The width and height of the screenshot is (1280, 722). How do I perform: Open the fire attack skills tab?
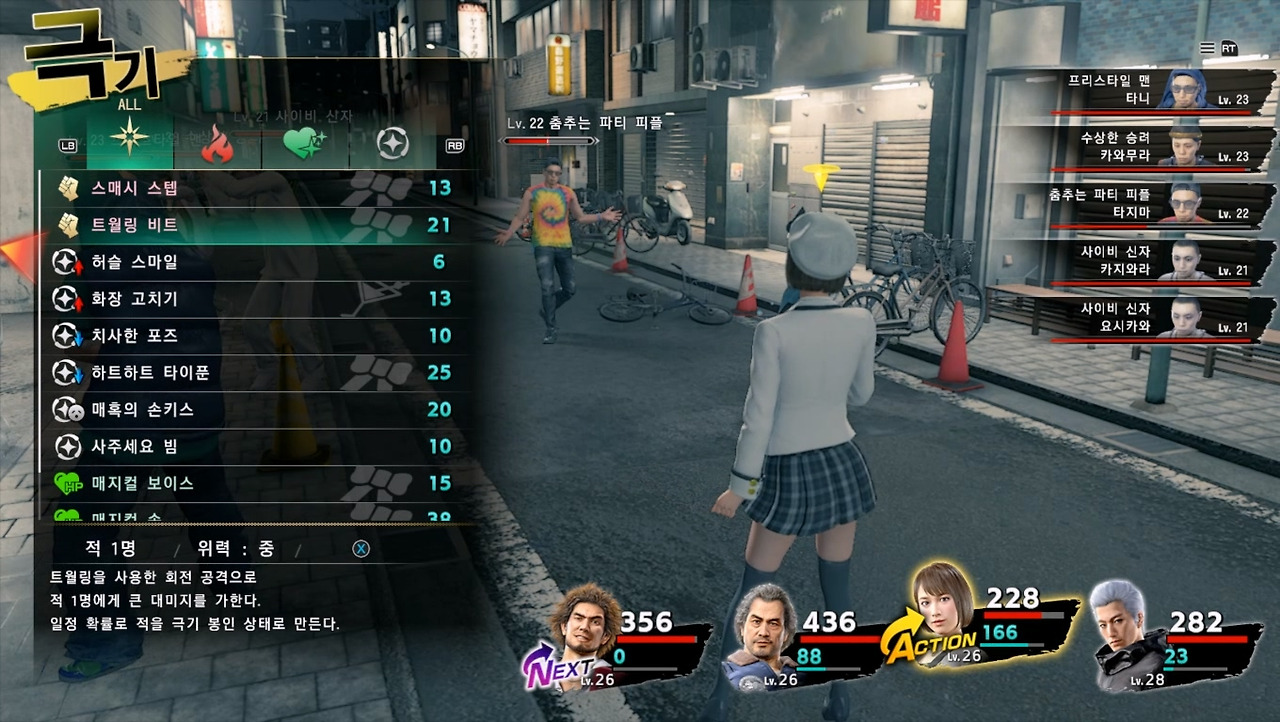[216, 146]
